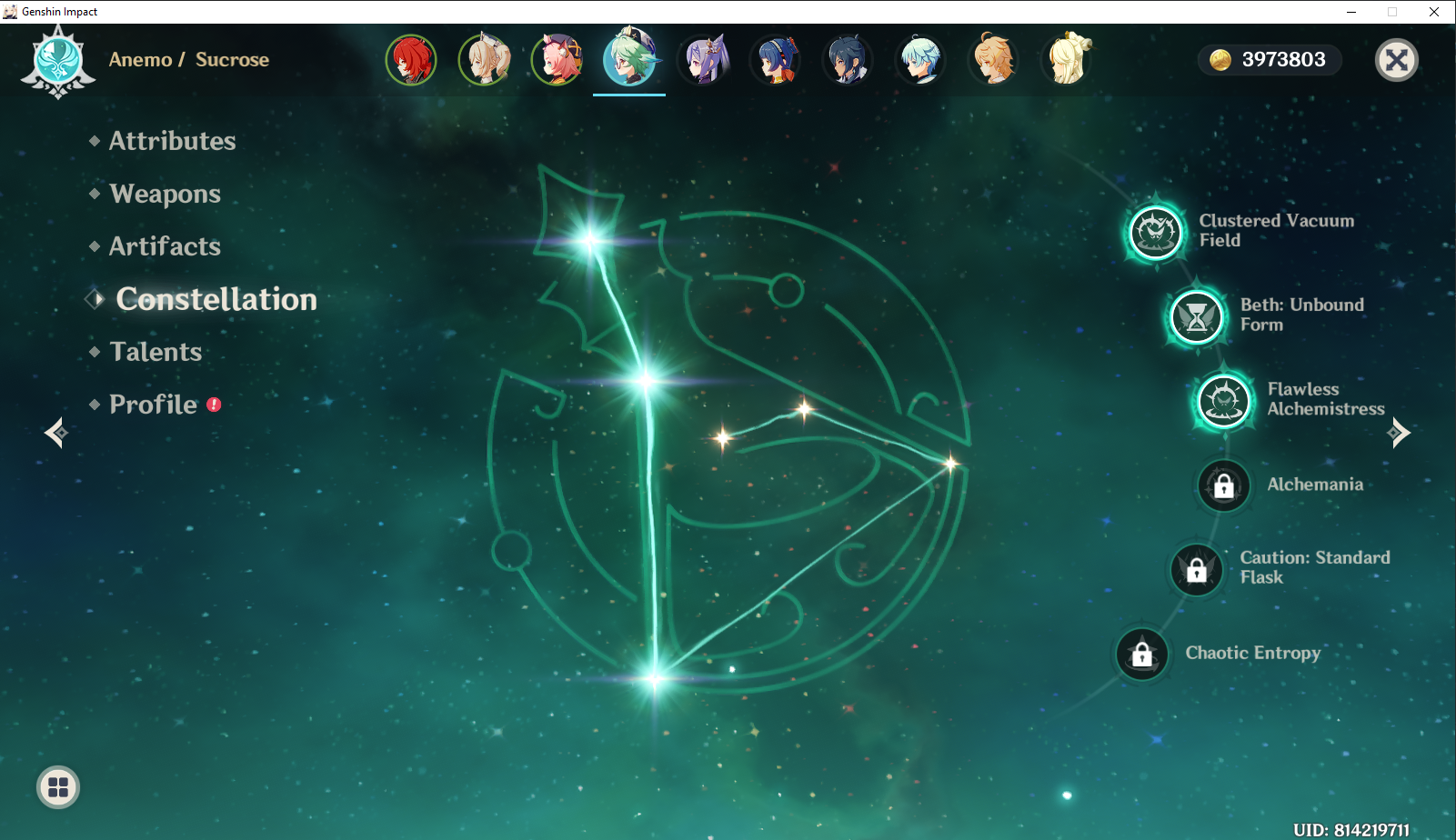Inspect locked Alchemania constellation
1456x840 pixels.
(1224, 485)
